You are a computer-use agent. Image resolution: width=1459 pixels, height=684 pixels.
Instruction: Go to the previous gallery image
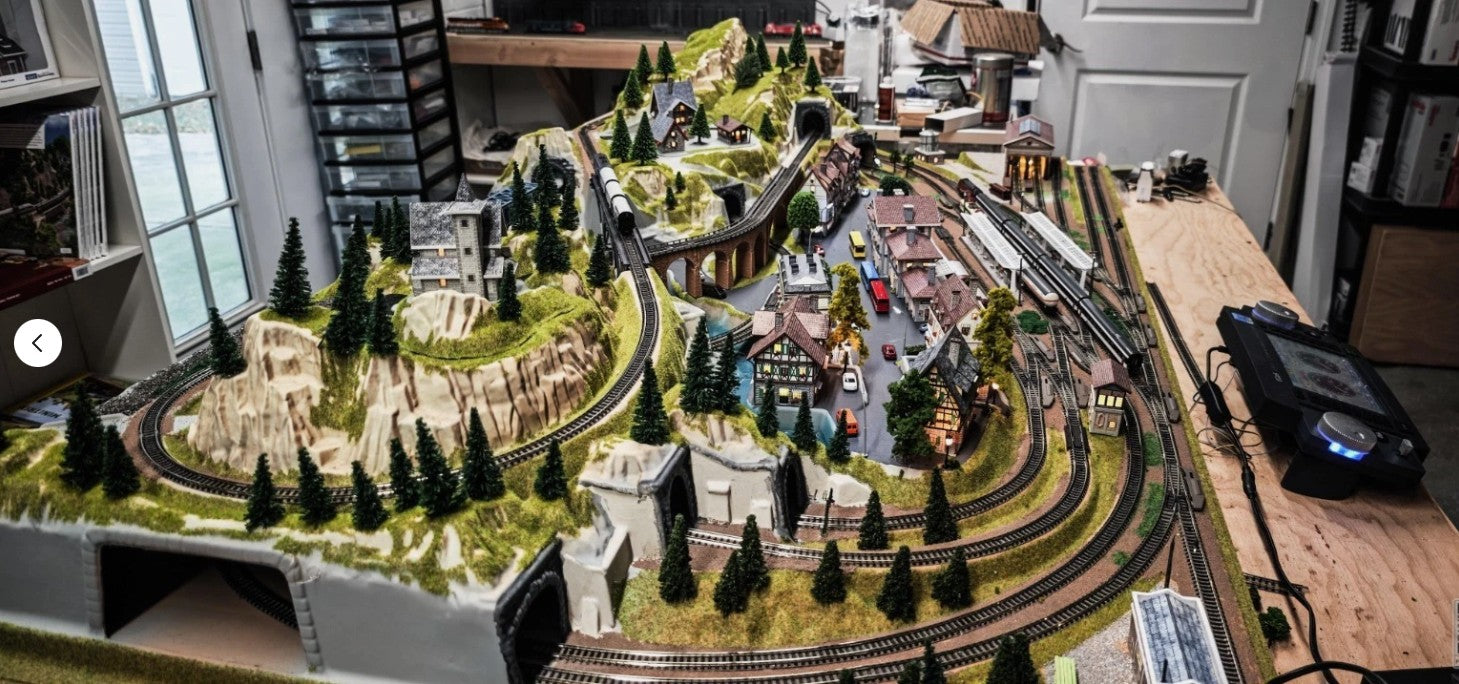(38, 343)
